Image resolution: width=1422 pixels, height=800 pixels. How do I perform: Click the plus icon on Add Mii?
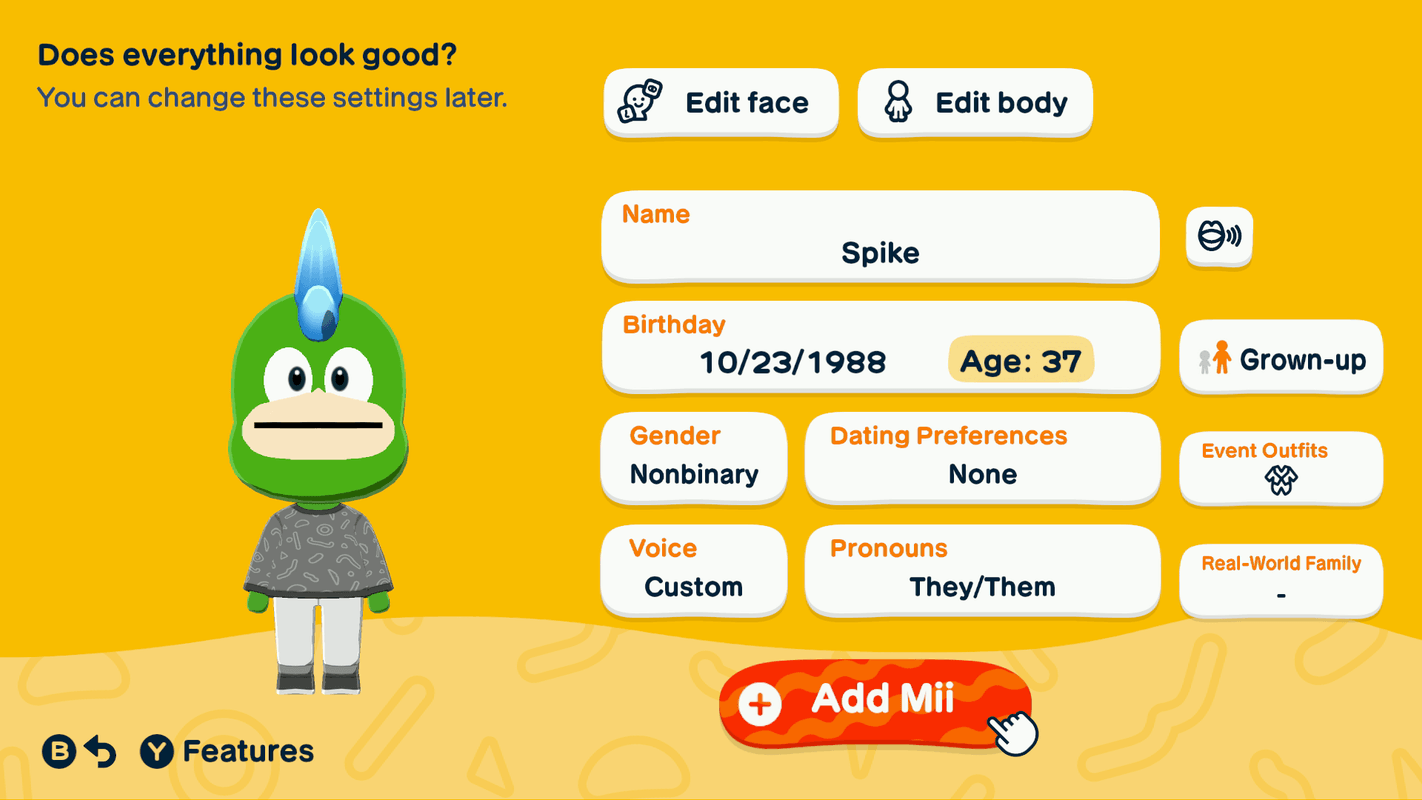pos(760,702)
